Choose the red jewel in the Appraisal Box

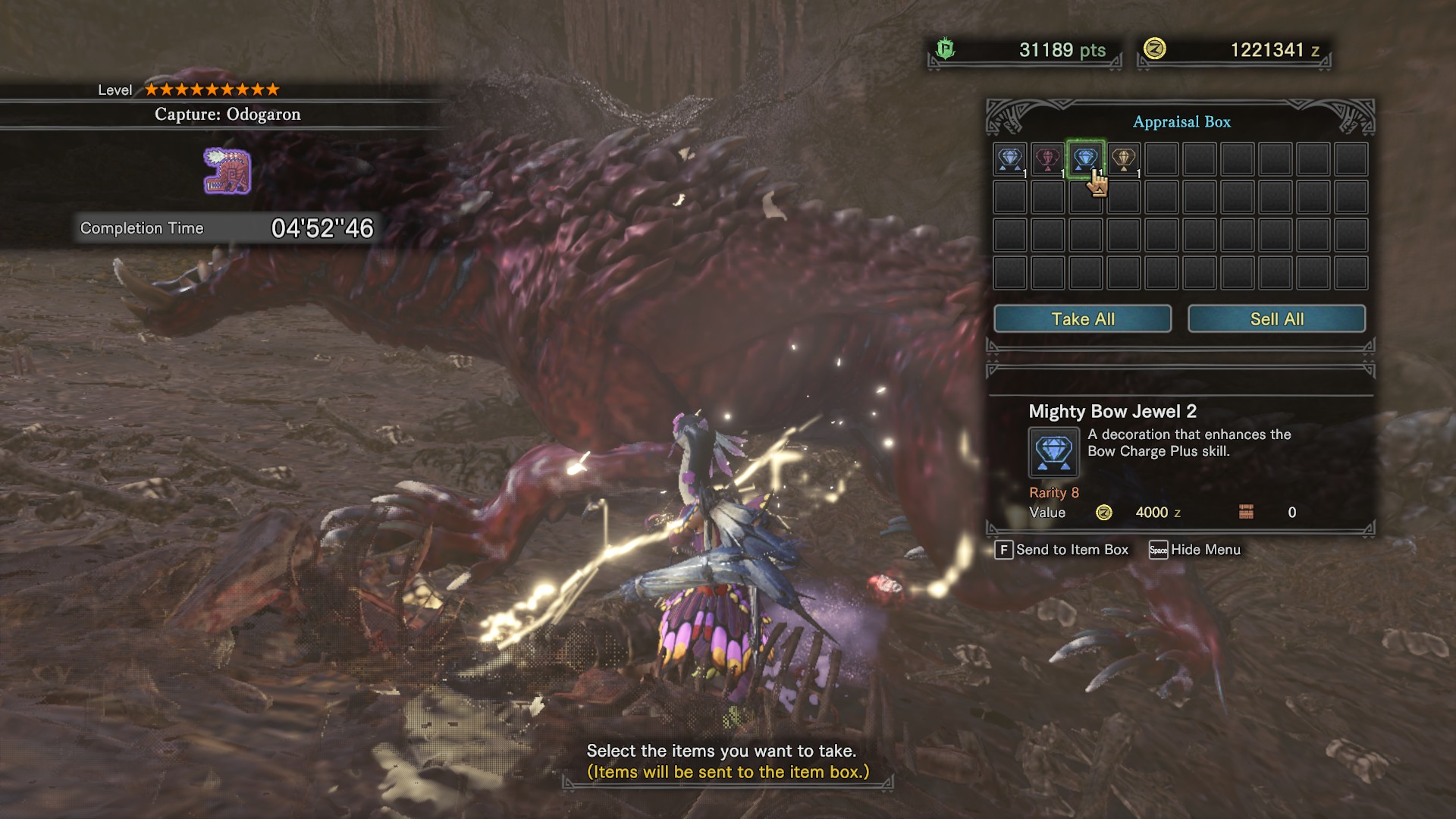tap(1047, 159)
